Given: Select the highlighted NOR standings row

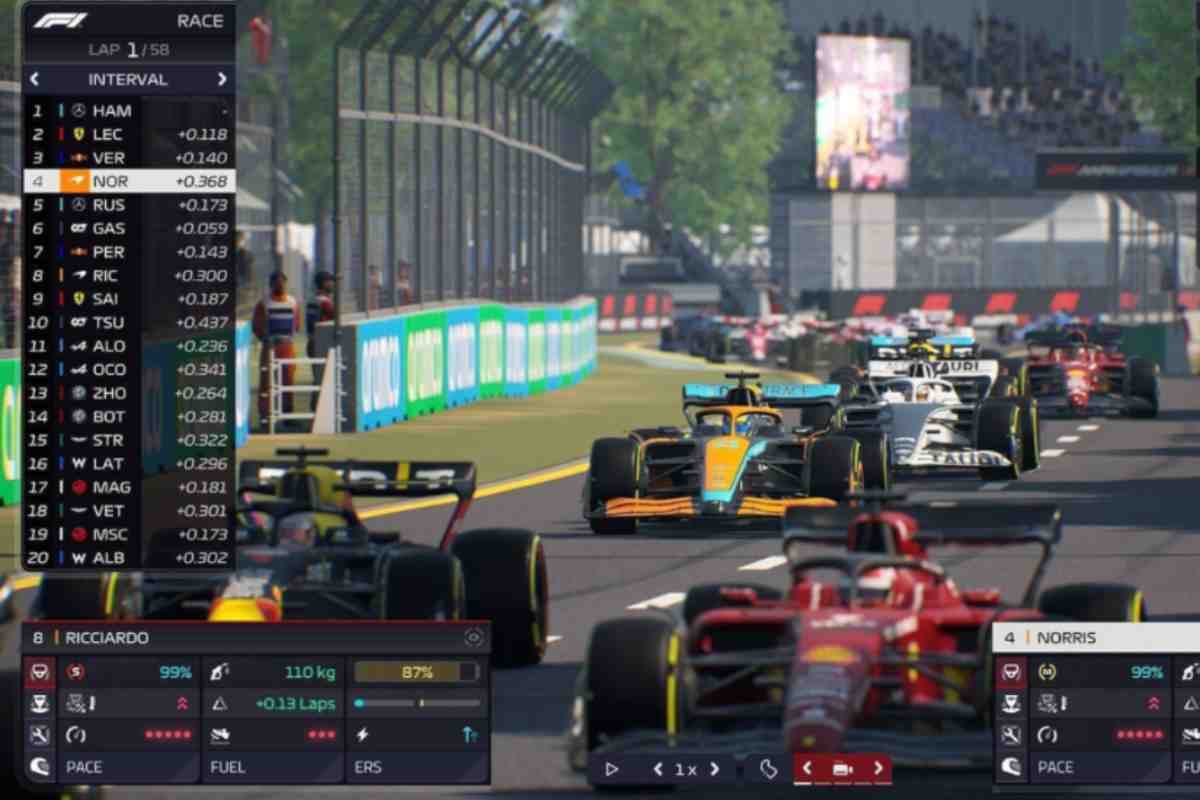Looking at the screenshot, I should [x=130, y=182].
